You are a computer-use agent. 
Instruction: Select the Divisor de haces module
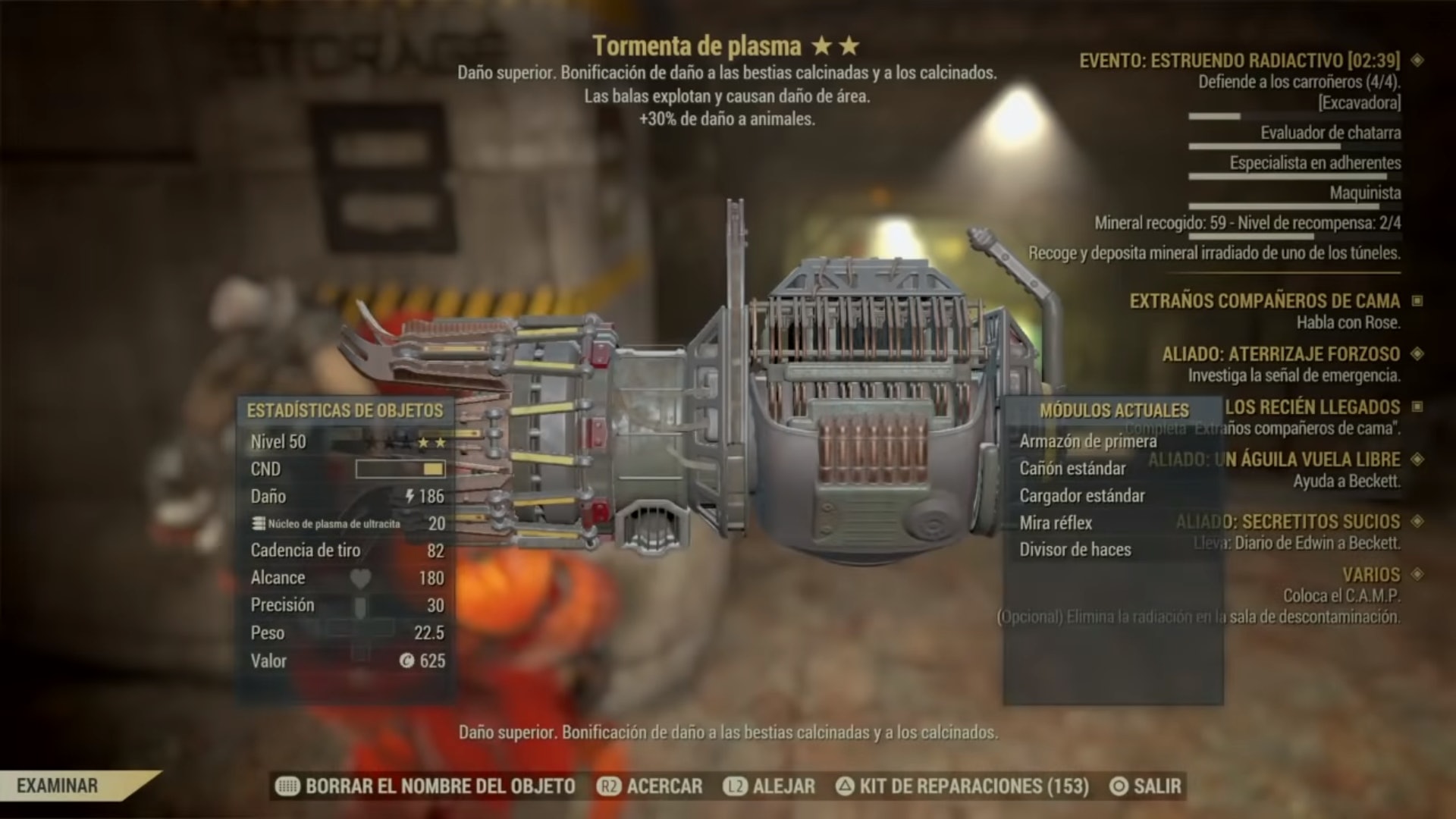[x=1075, y=550]
